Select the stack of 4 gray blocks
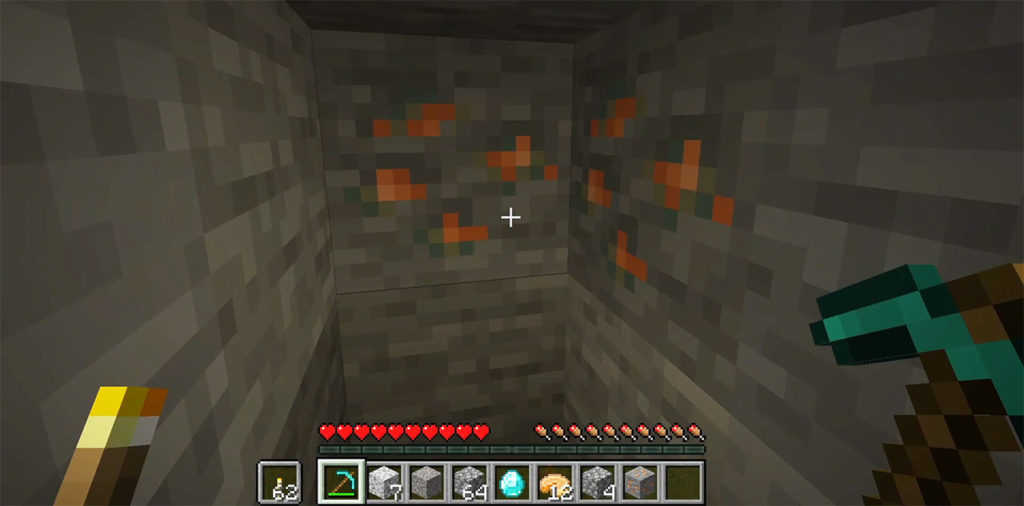 click(x=598, y=480)
